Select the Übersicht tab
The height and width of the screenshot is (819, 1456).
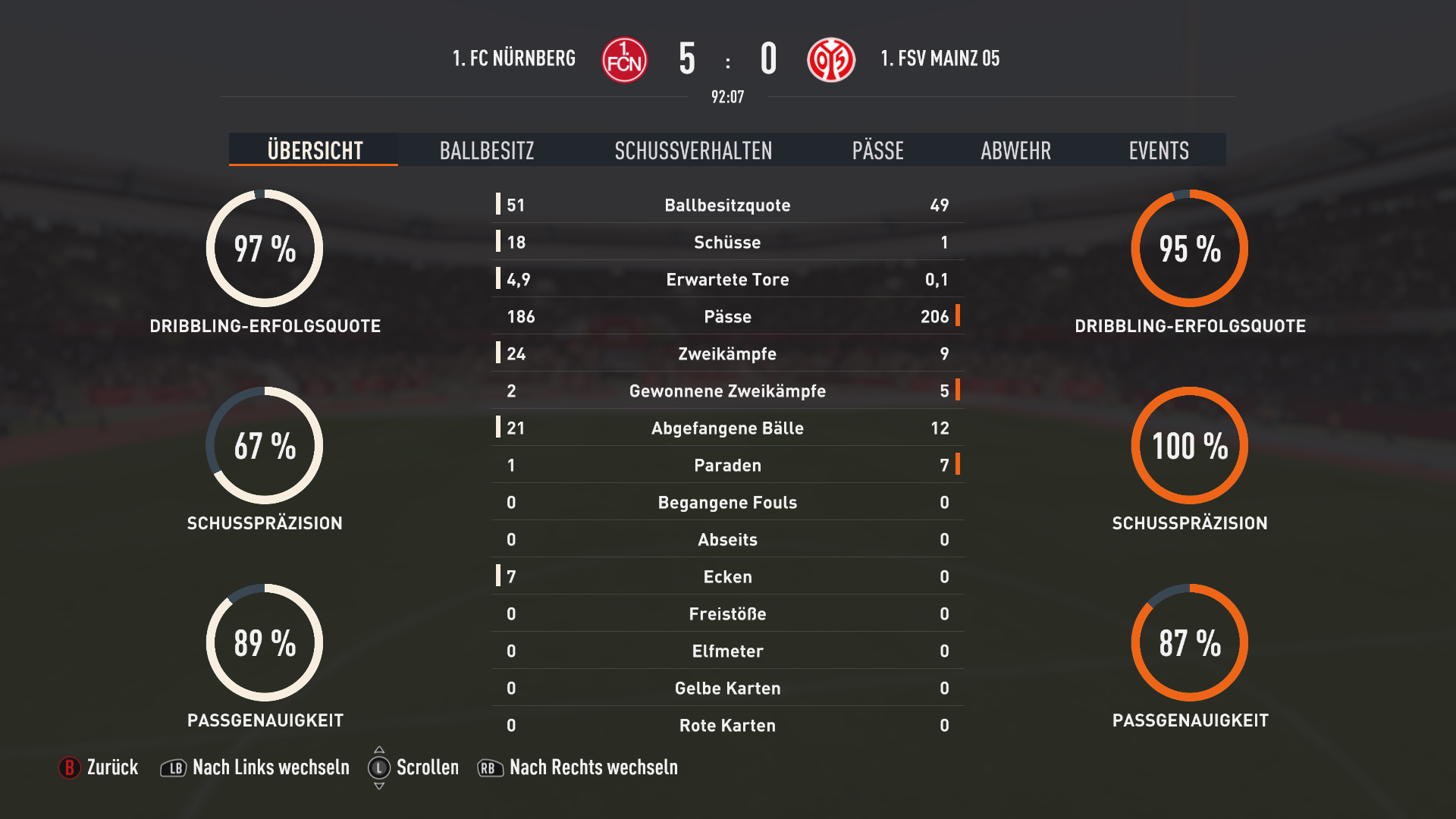click(x=315, y=150)
